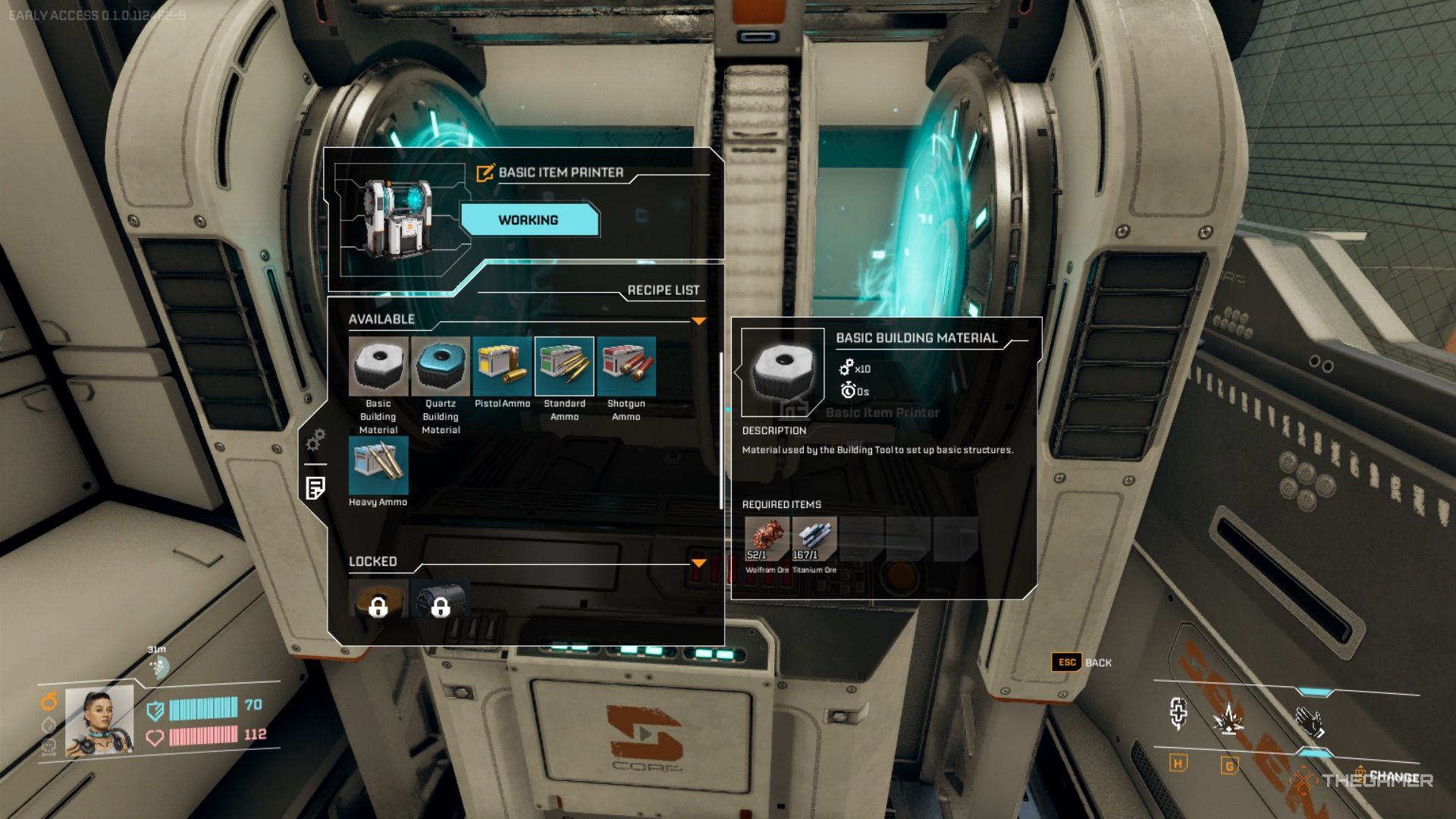This screenshot has width=1456, height=819.
Task: Collapse the Available recipes section
Action: pyautogui.click(x=698, y=321)
